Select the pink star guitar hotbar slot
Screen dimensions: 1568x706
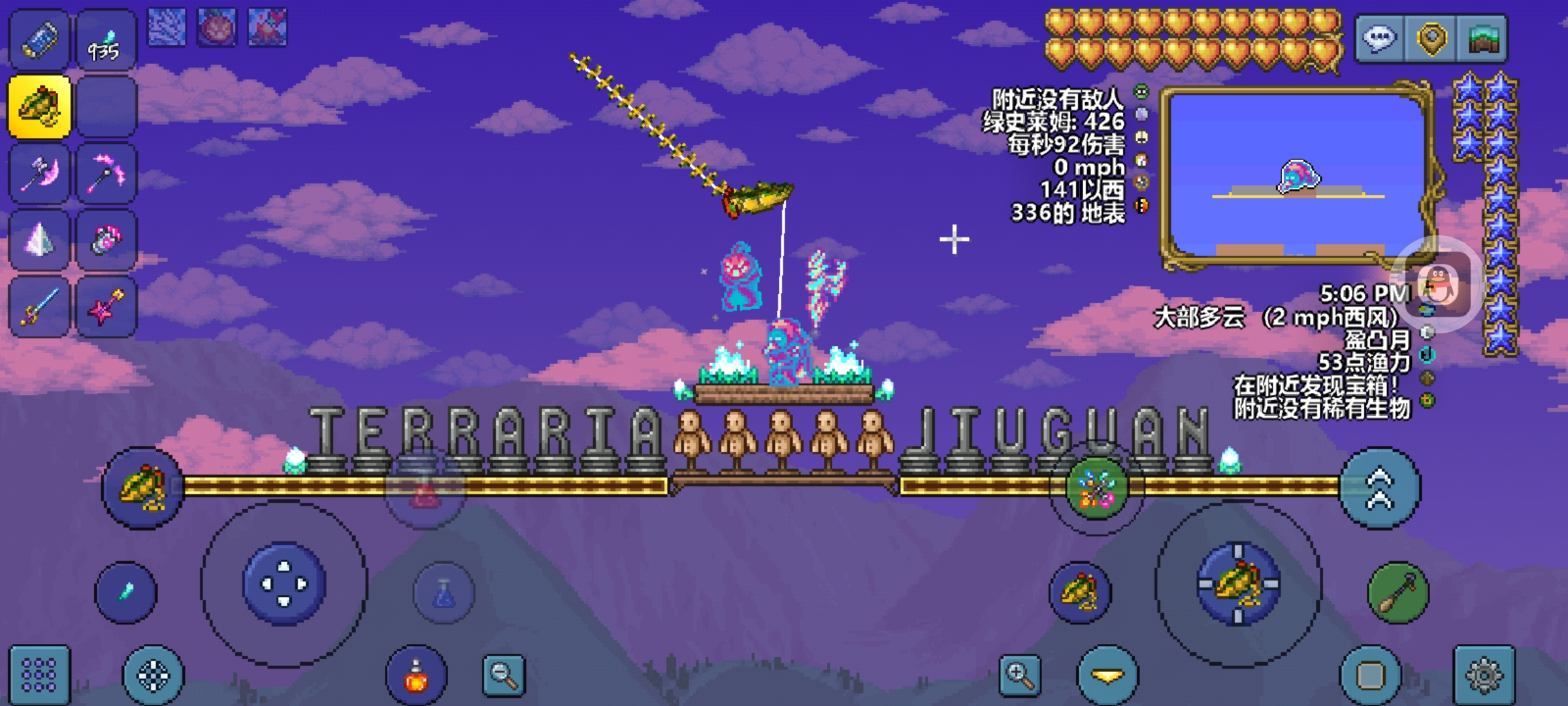pyautogui.click(x=106, y=307)
